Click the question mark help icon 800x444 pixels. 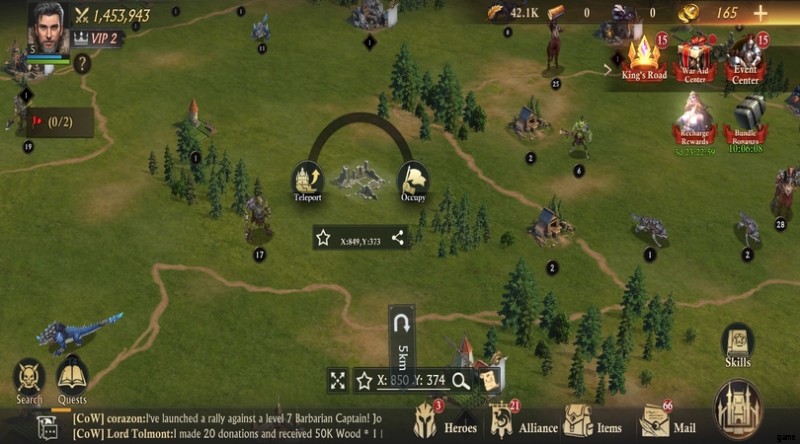(82, 63)
